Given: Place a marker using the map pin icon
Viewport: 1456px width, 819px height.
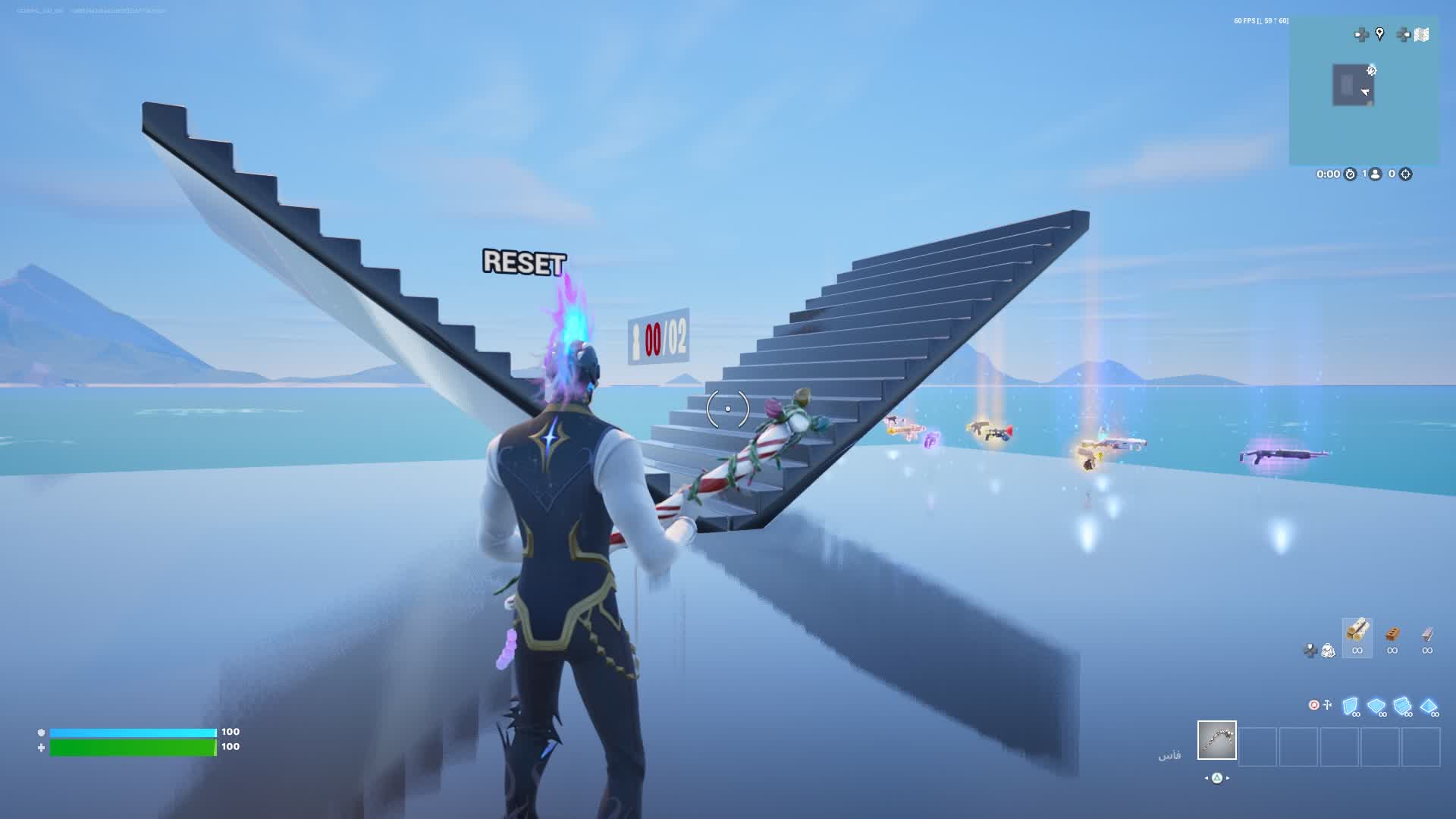Looking at the screenshot, I should click(1379, 34).
